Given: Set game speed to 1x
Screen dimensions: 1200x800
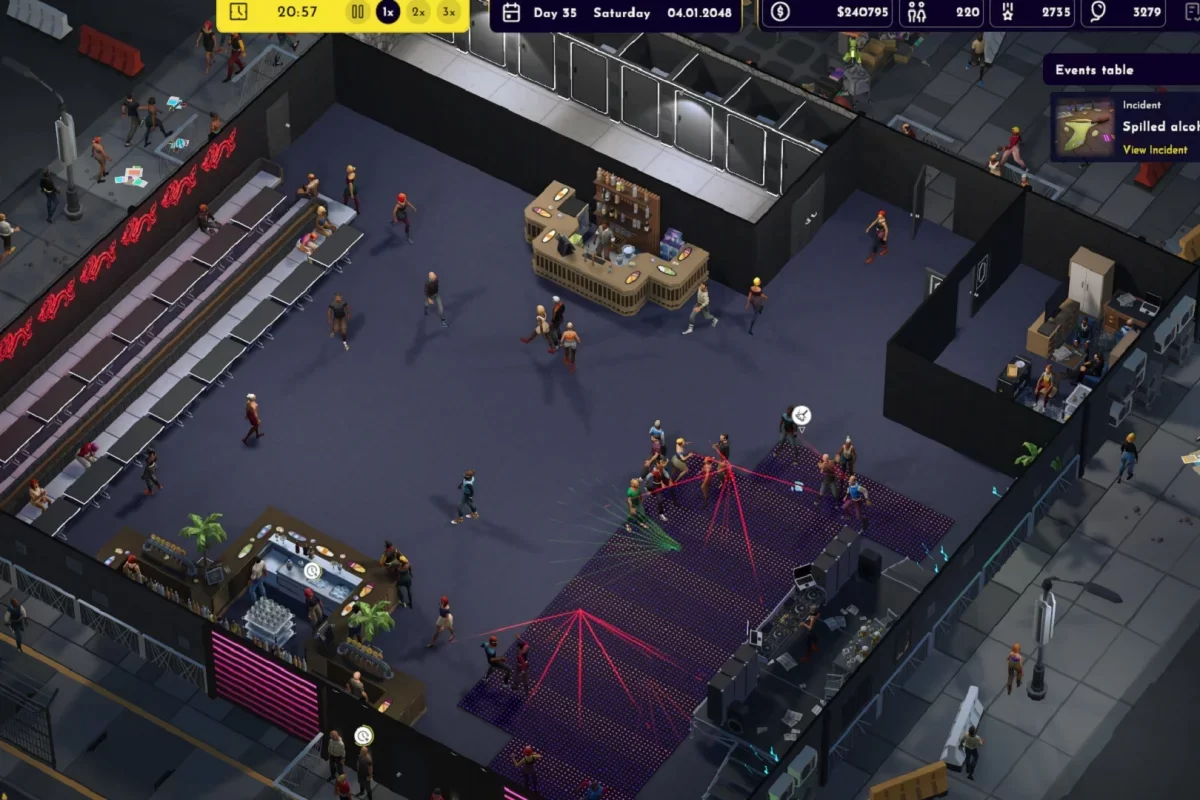Looking at the screenshot, I should pyautogui.click(x=388, y=12).
